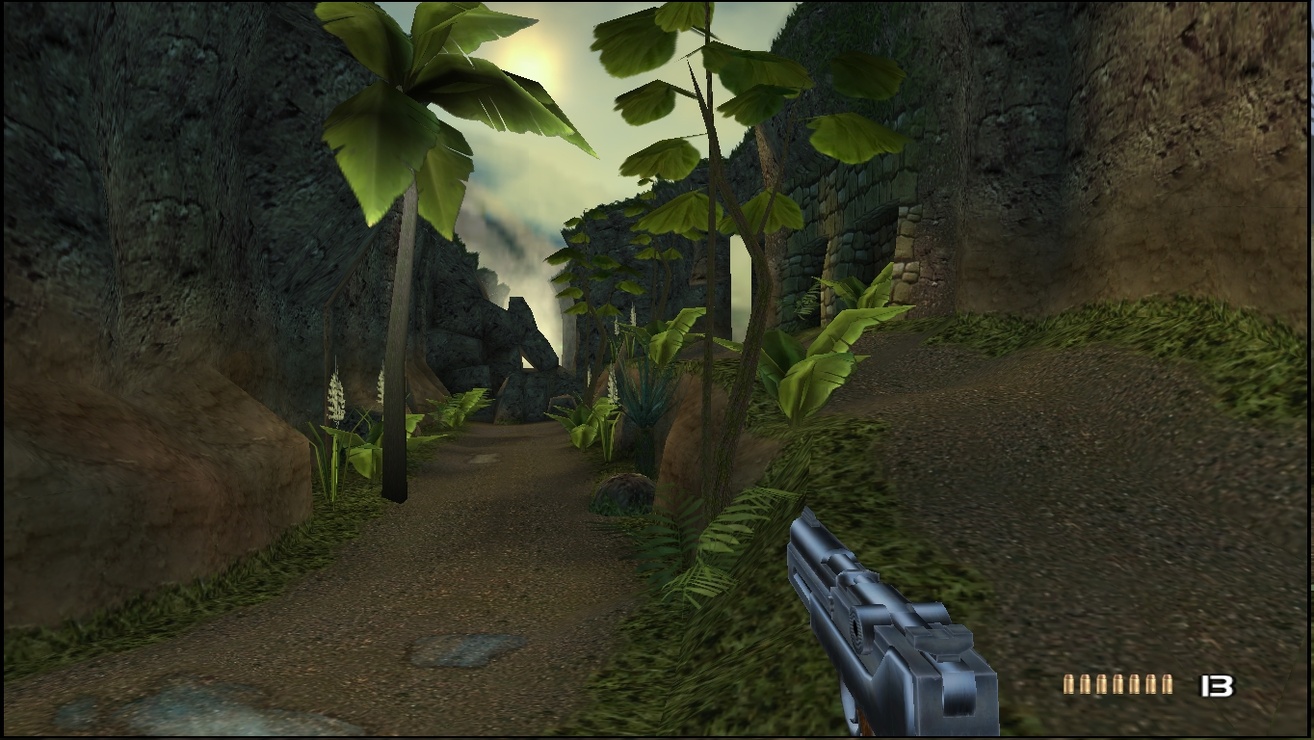1314x740 pixels.
Task: Click the last bullet icon in the ammo display
Action: [x=1169, y=684]
